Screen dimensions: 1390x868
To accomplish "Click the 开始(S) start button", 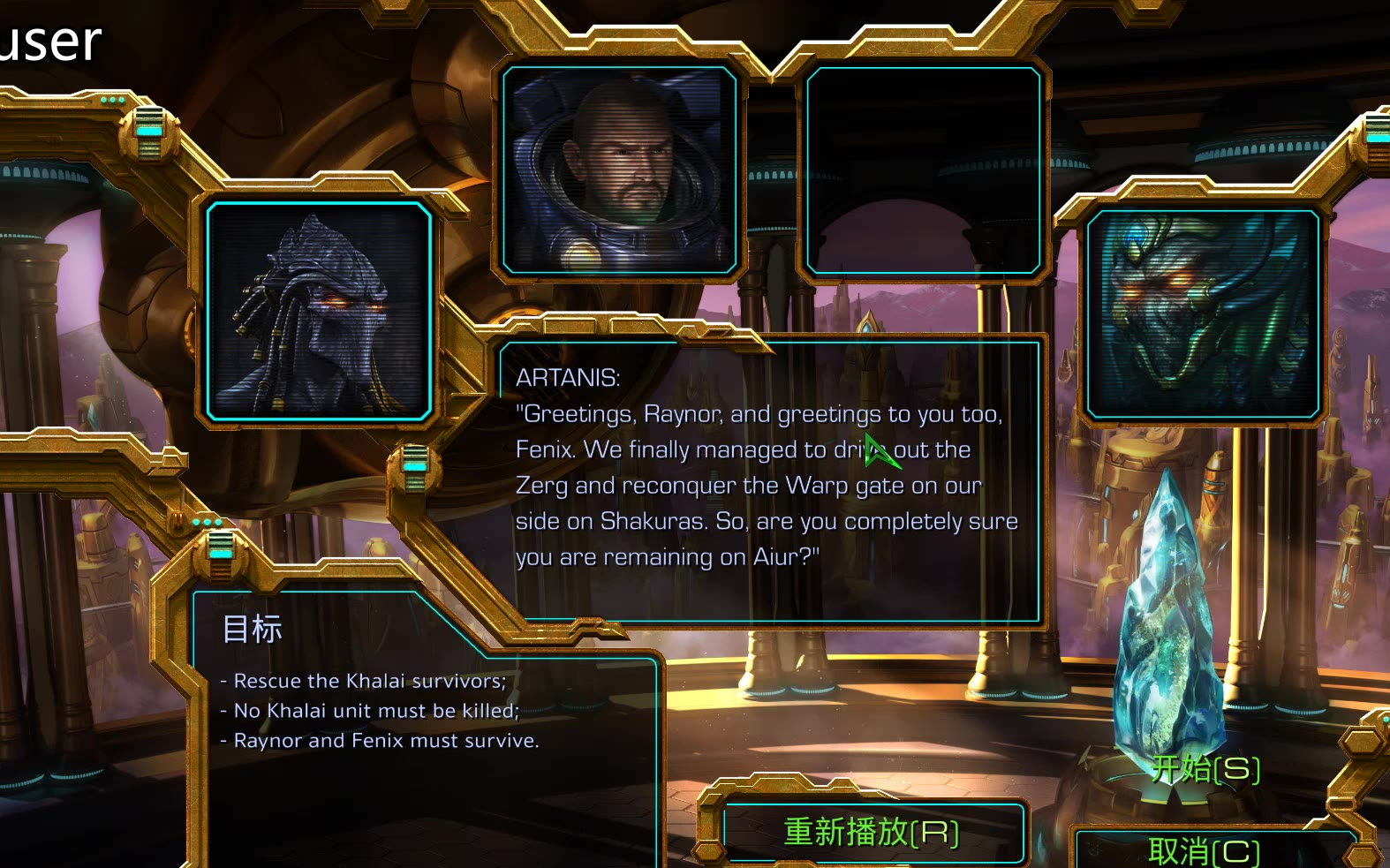I will [x=1205, y=769].
